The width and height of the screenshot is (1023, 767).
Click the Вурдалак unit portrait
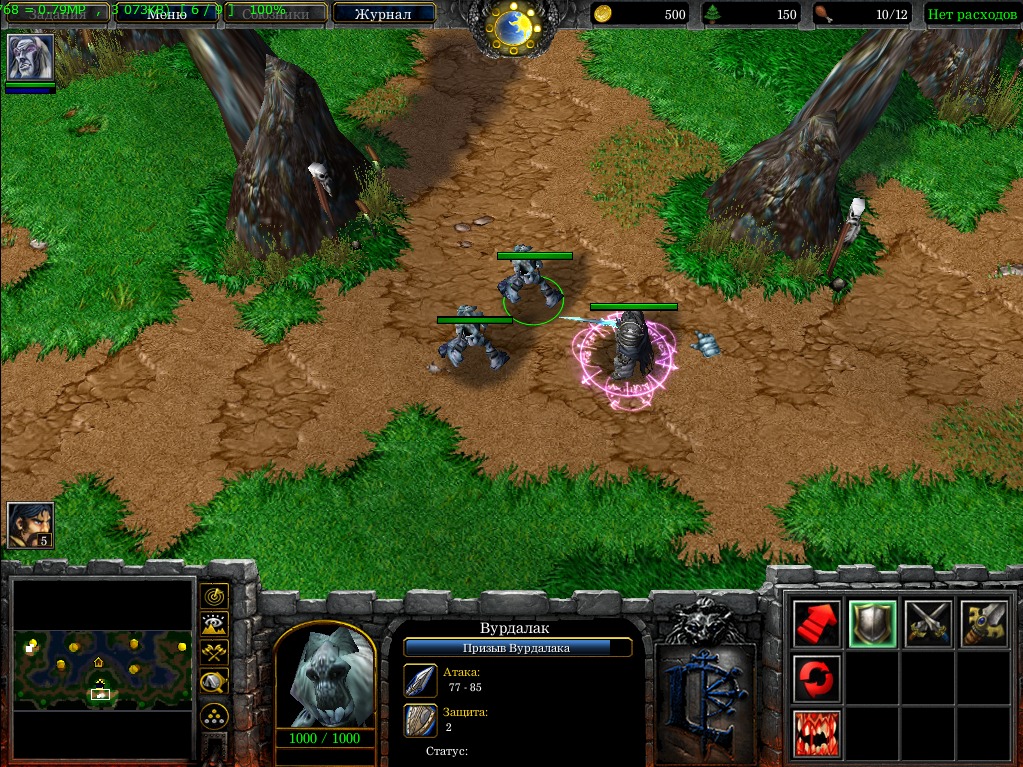point(324,677)
